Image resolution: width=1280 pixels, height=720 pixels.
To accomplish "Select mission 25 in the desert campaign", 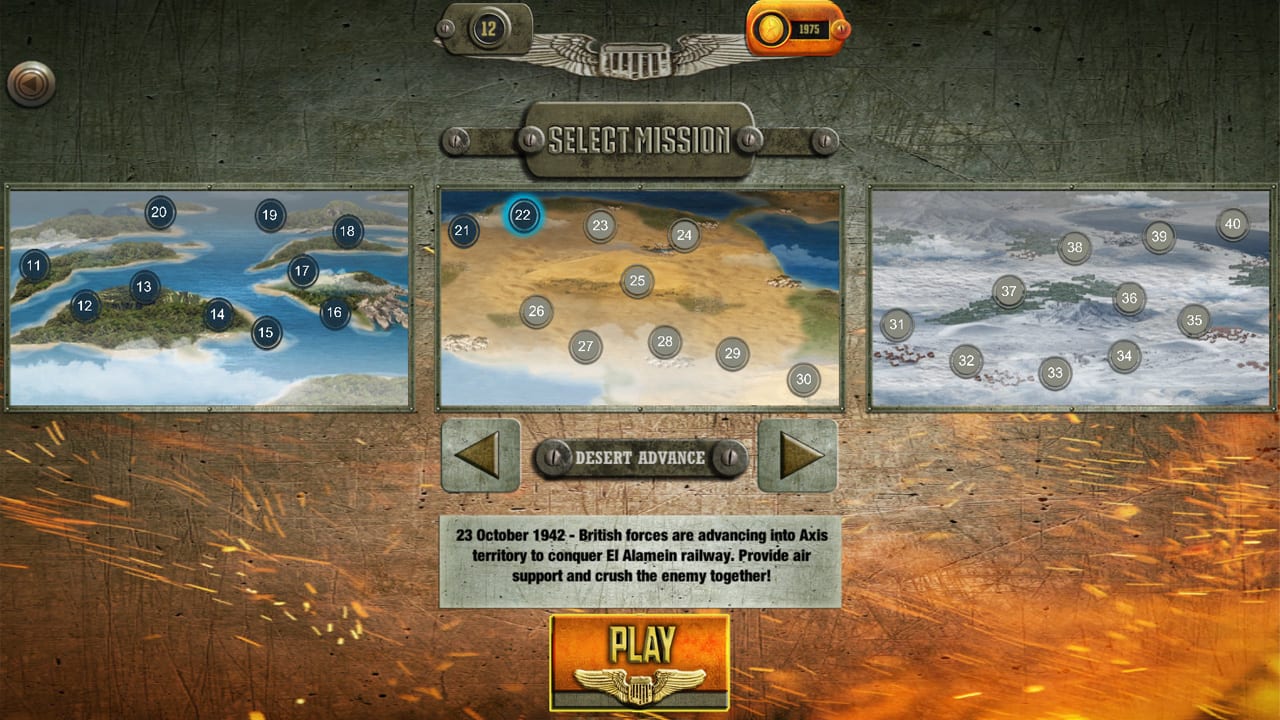I will [637, 280].
